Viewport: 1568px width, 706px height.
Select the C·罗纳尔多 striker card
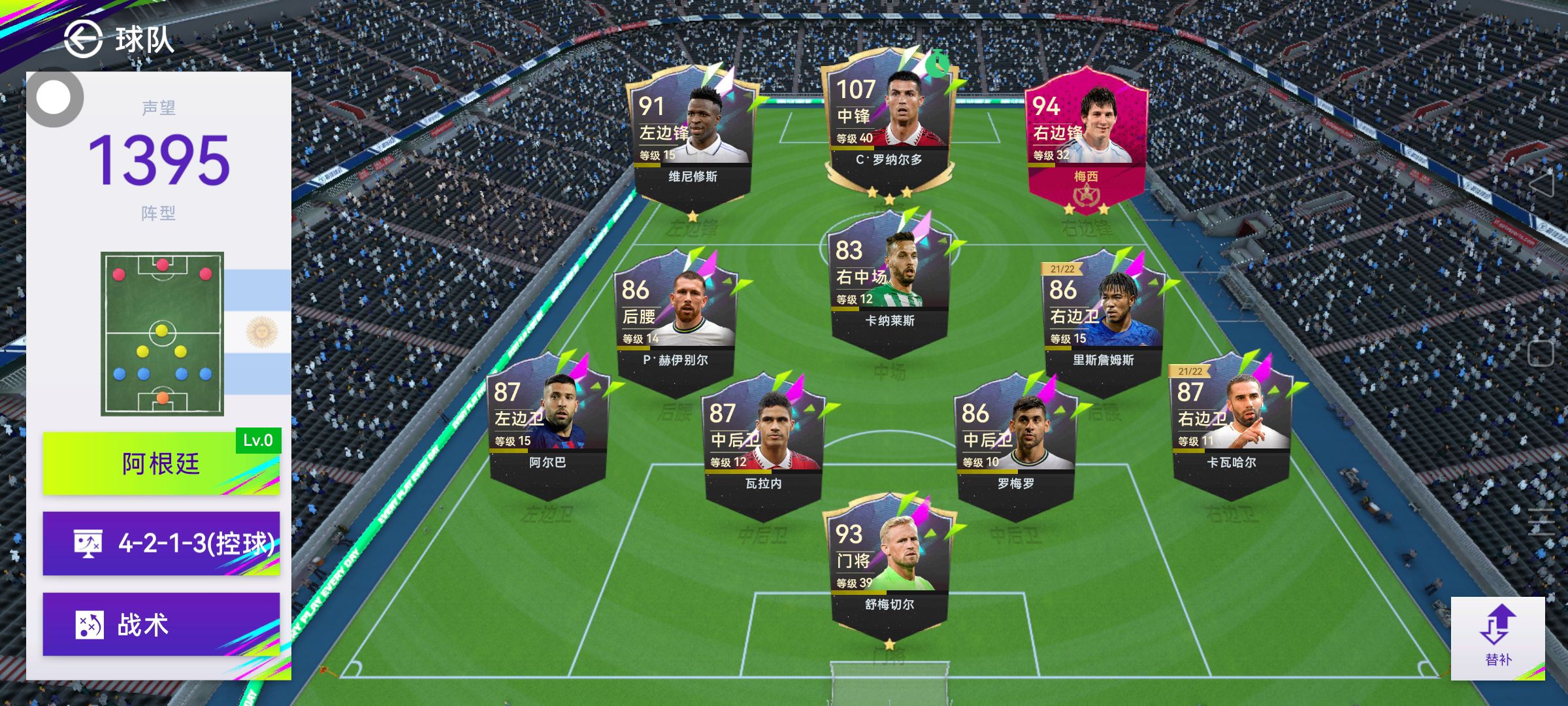[889, 124]
